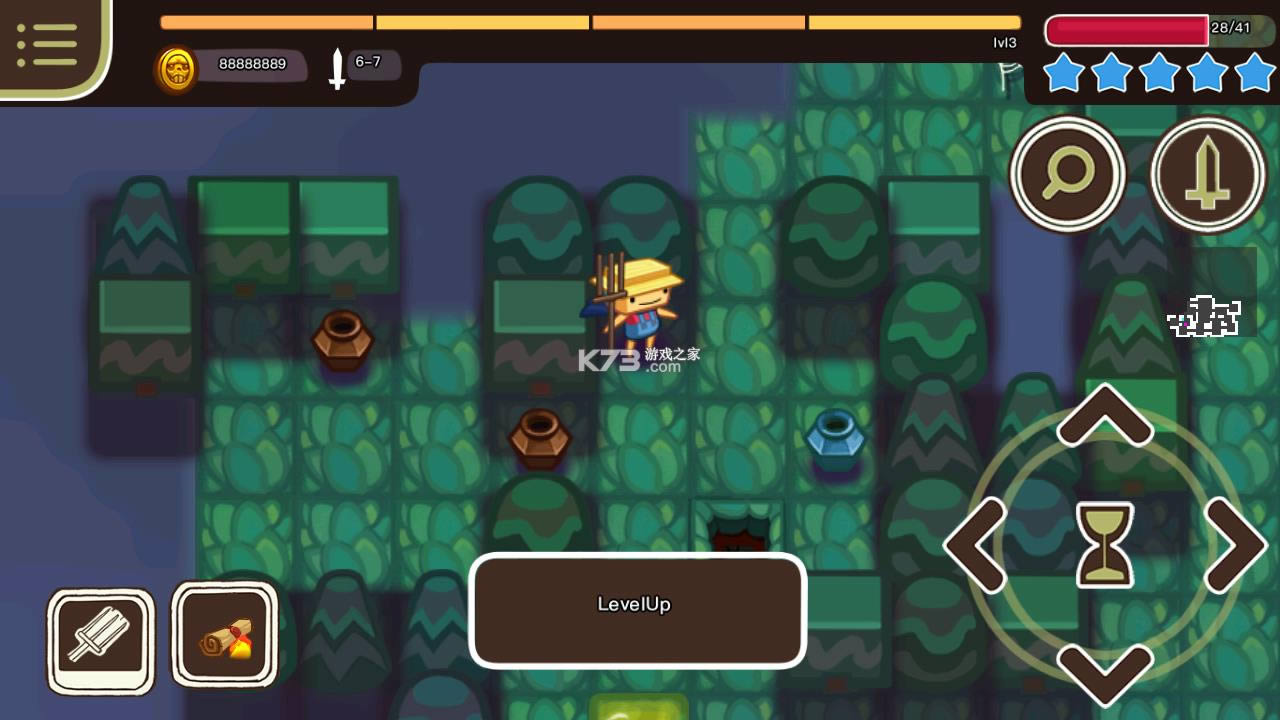Screen dimensions: 1280x720
Task: Open the game menu list button
Action: [x=45, y=42]
